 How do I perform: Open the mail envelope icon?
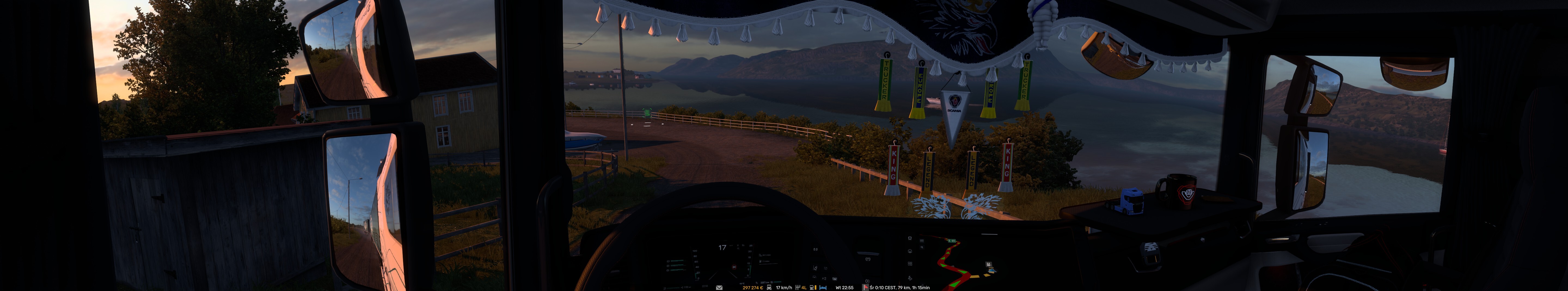[x=719, y=288]
